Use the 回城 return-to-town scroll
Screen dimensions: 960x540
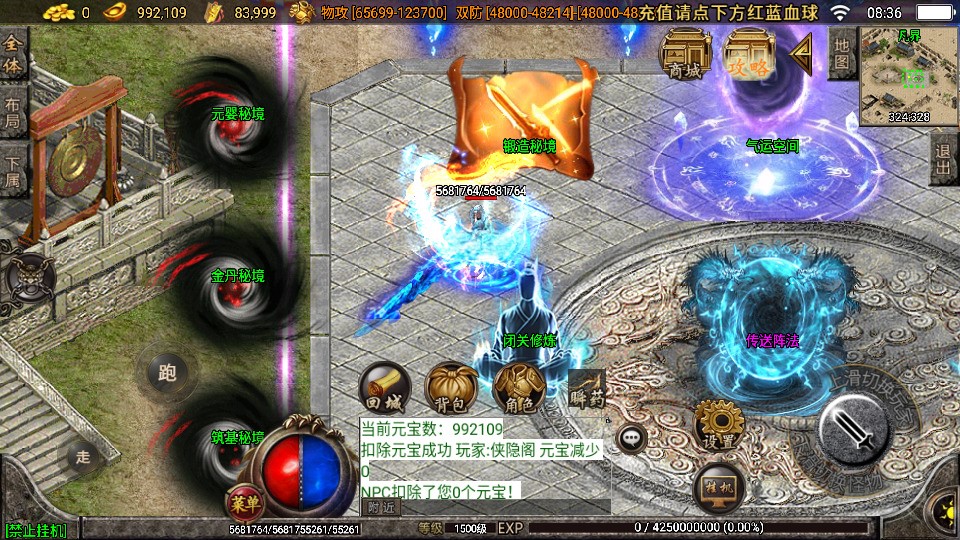point(385,388)
